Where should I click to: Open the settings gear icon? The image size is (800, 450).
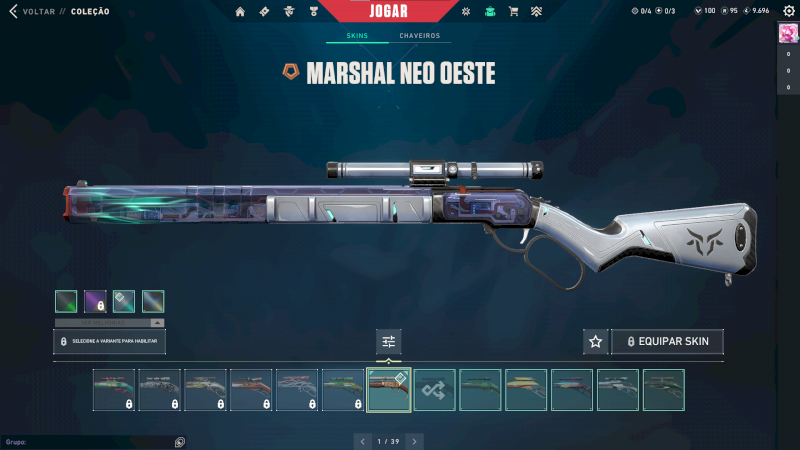pos(787,11)
